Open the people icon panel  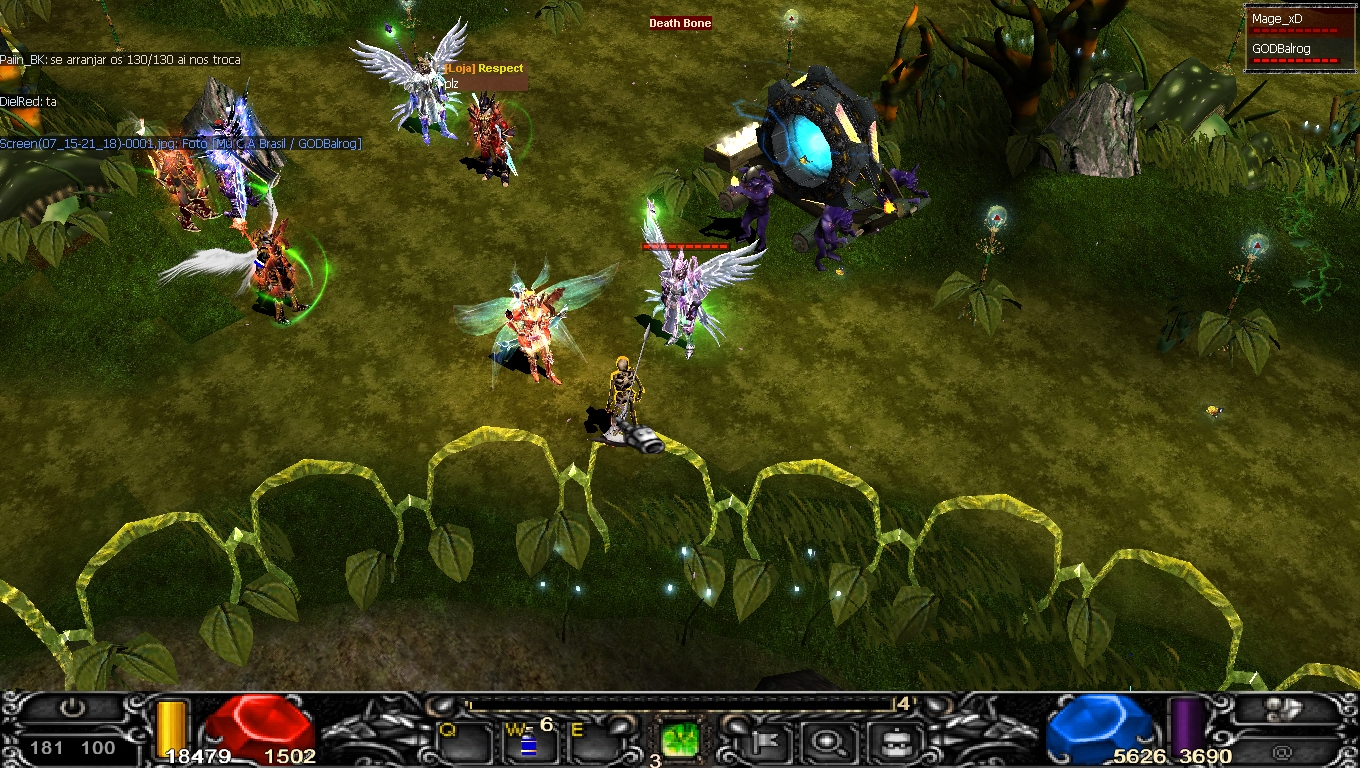click(x=1284, y=710)
